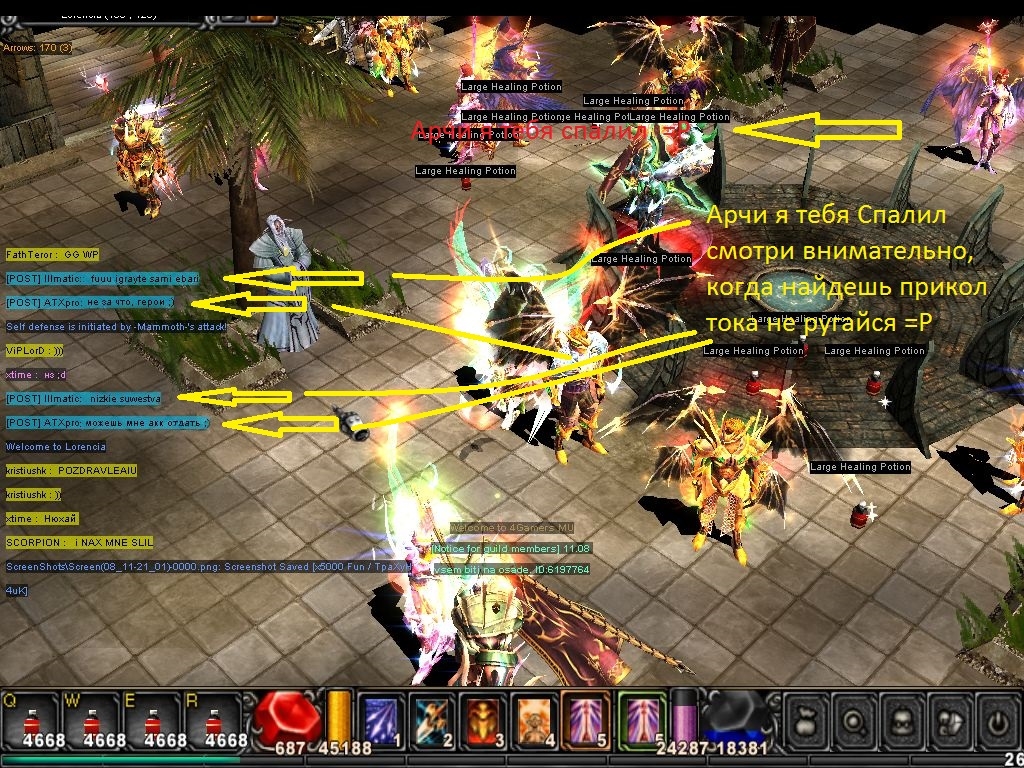Activate skill slot 2 ice arrow
The width and height of the screenshot is (1024, 768).
pyautogui.click(x=432, y=719)
